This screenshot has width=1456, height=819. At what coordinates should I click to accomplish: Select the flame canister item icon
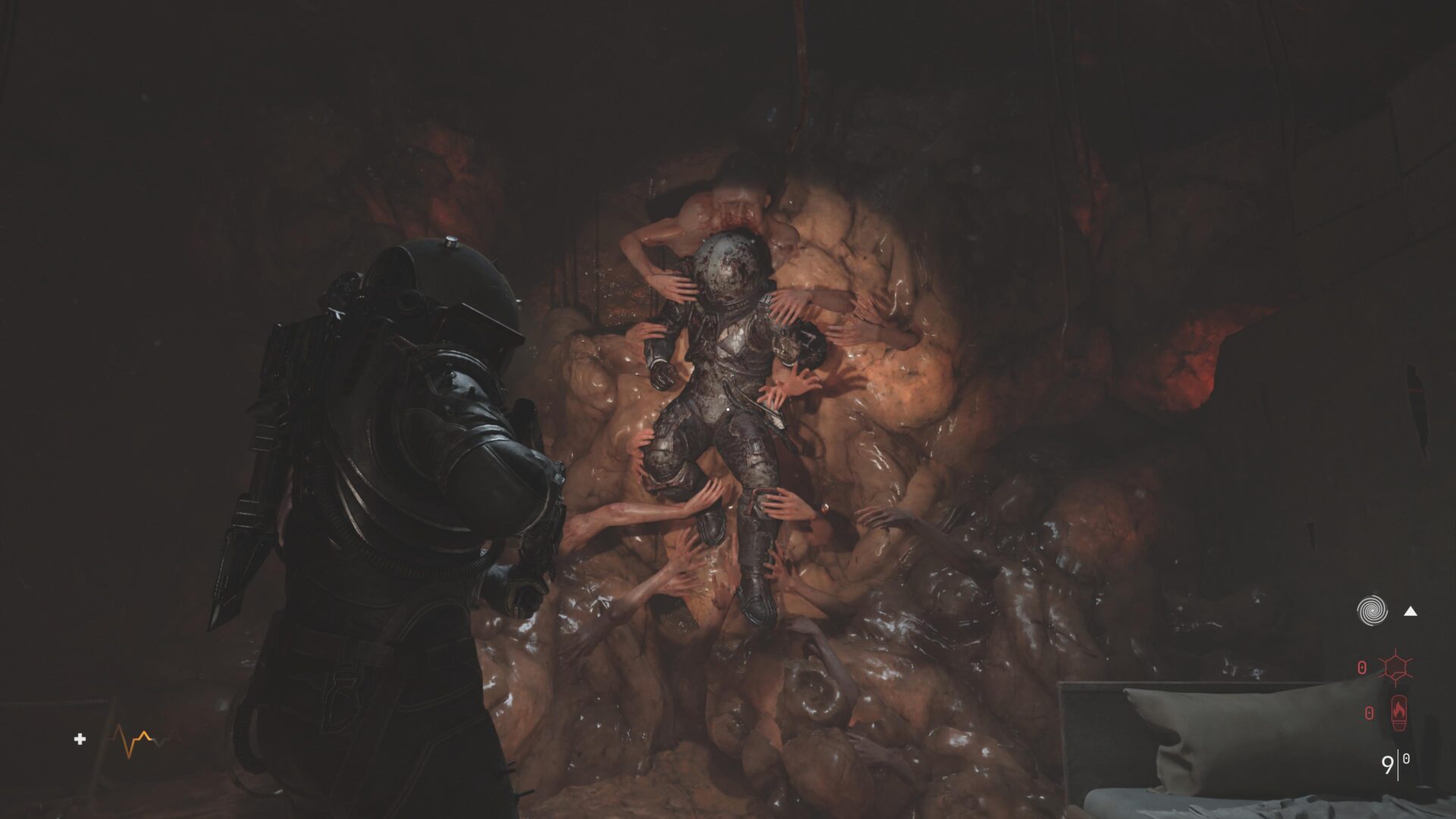(x=1396, y=714)
